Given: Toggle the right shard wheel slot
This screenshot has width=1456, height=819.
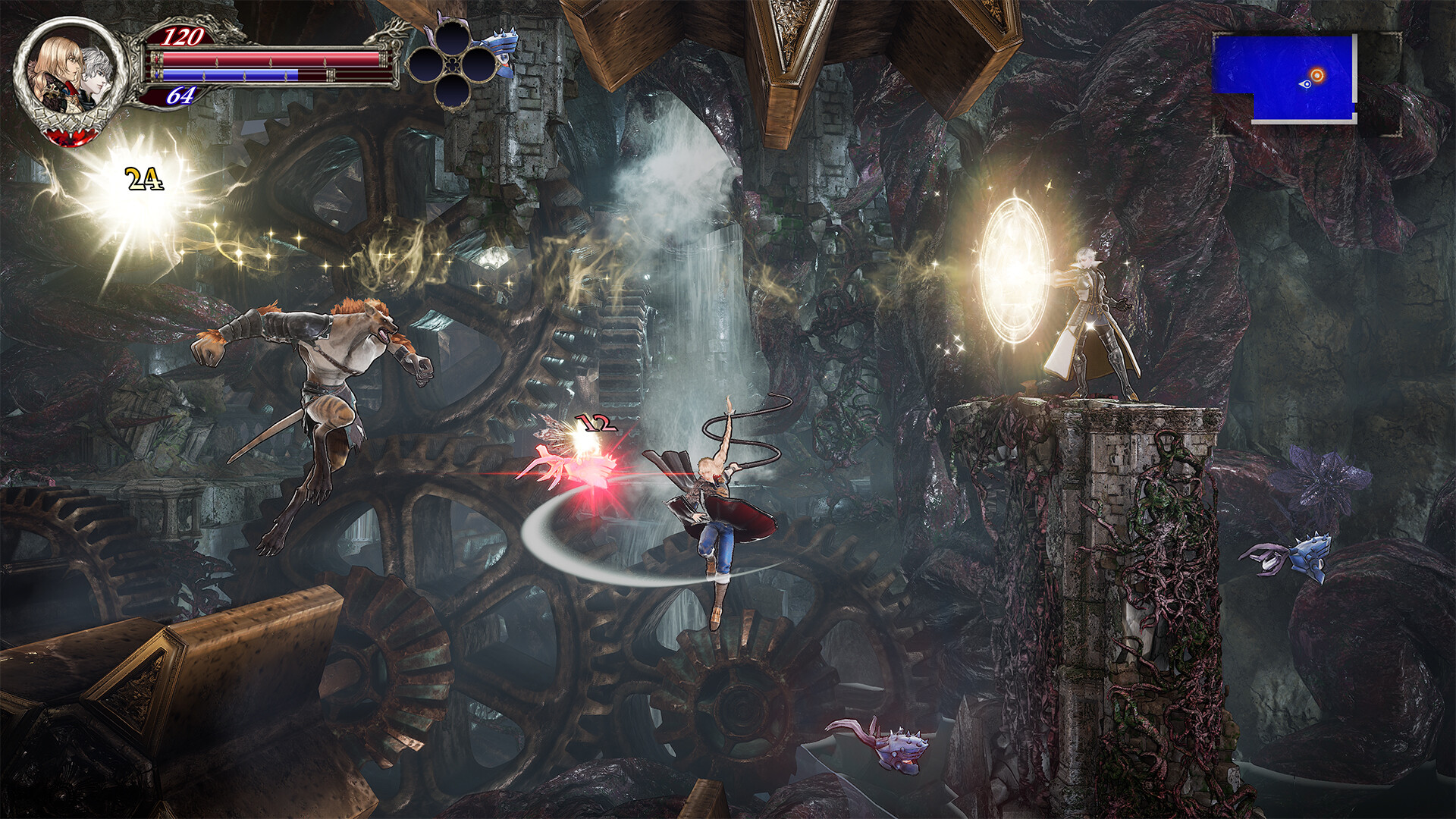Looking at the screenshot, I should click(x=481, y=65).
